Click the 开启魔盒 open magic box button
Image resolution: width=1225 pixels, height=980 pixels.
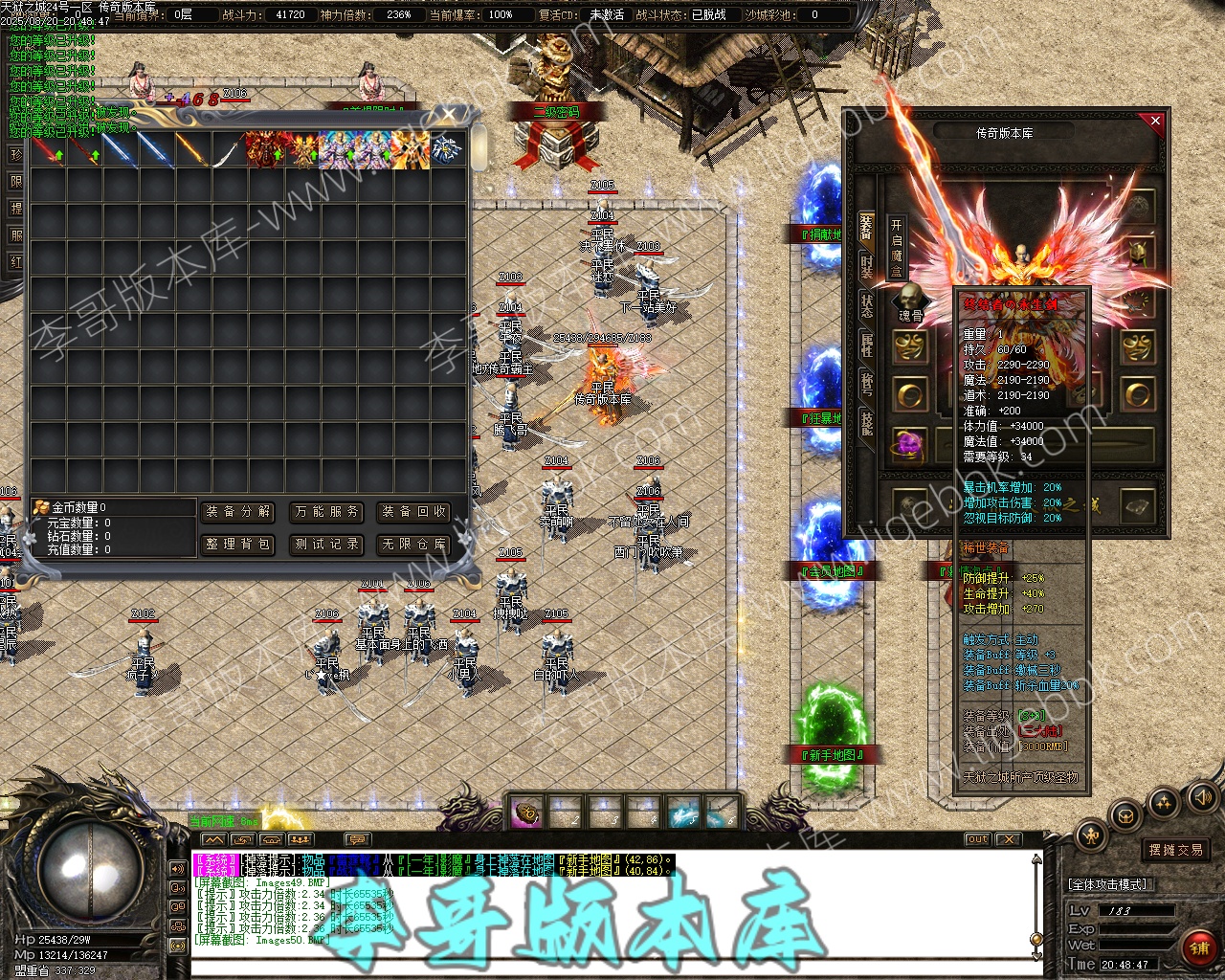897,247
